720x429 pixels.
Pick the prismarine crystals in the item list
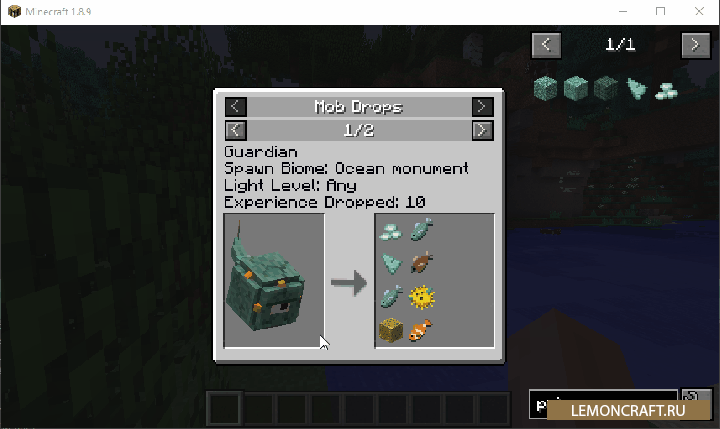pyautogui.click(x=664, y=89)
